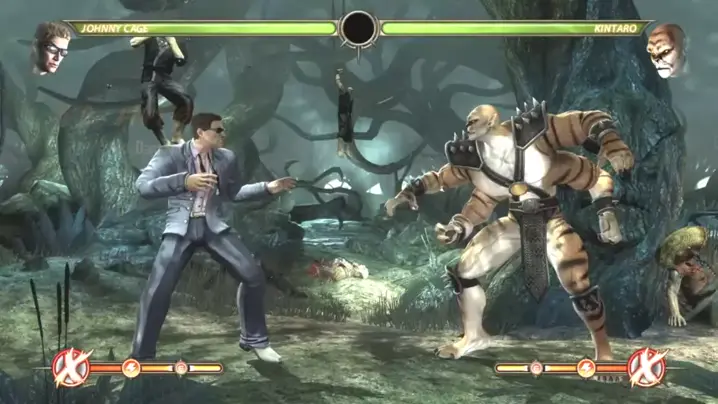Activate Kintaro's X-ray meter emblem
This screenshot has width=718, height=404.
click(x=645, y=367)
